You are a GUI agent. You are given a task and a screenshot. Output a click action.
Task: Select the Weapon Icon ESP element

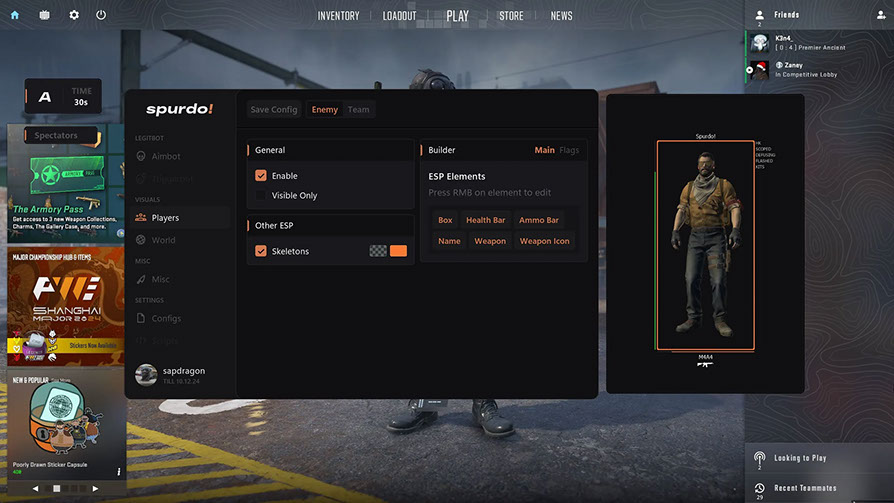544,241
